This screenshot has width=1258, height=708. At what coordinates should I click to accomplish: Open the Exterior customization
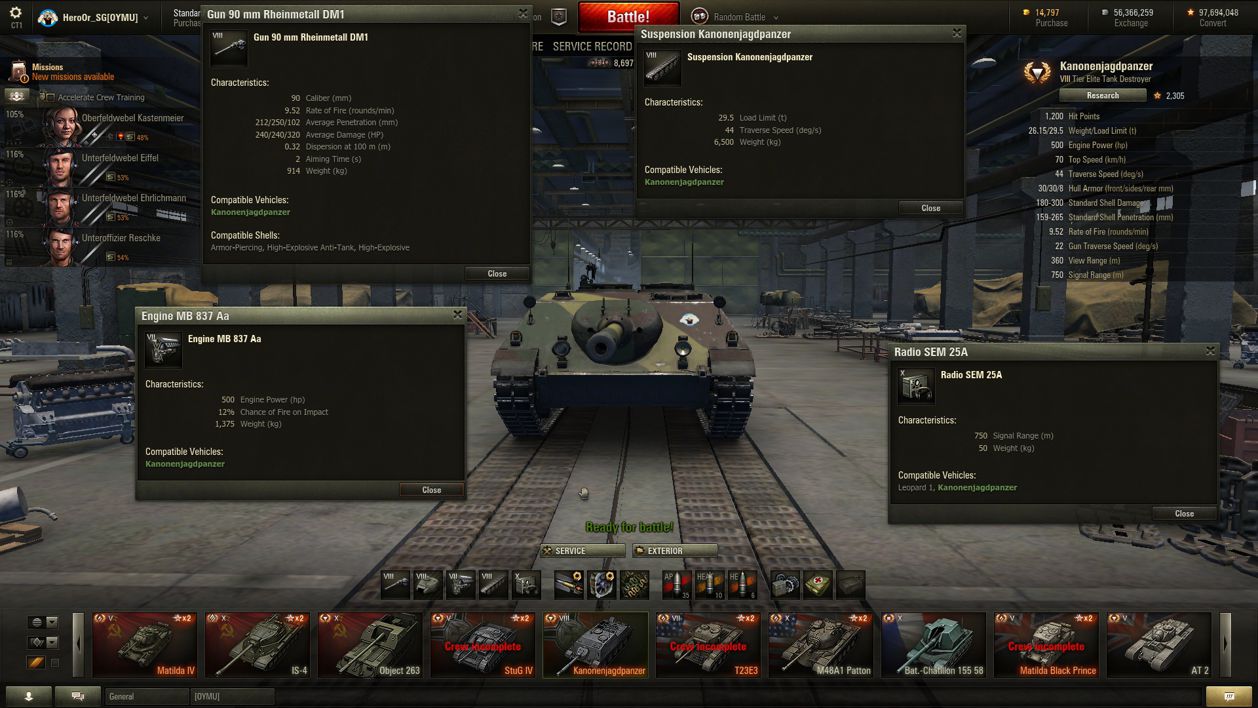[675, 551]
